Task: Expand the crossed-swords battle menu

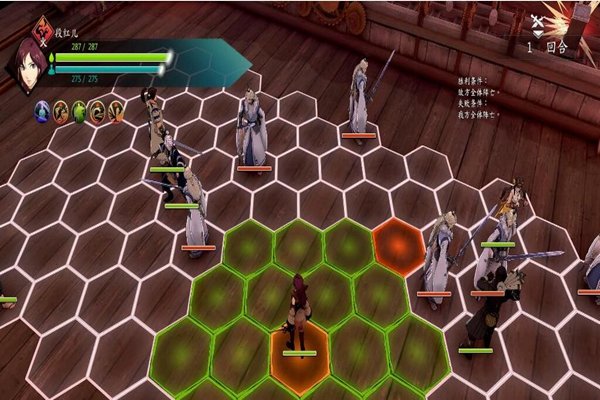Action: (538, 22)
